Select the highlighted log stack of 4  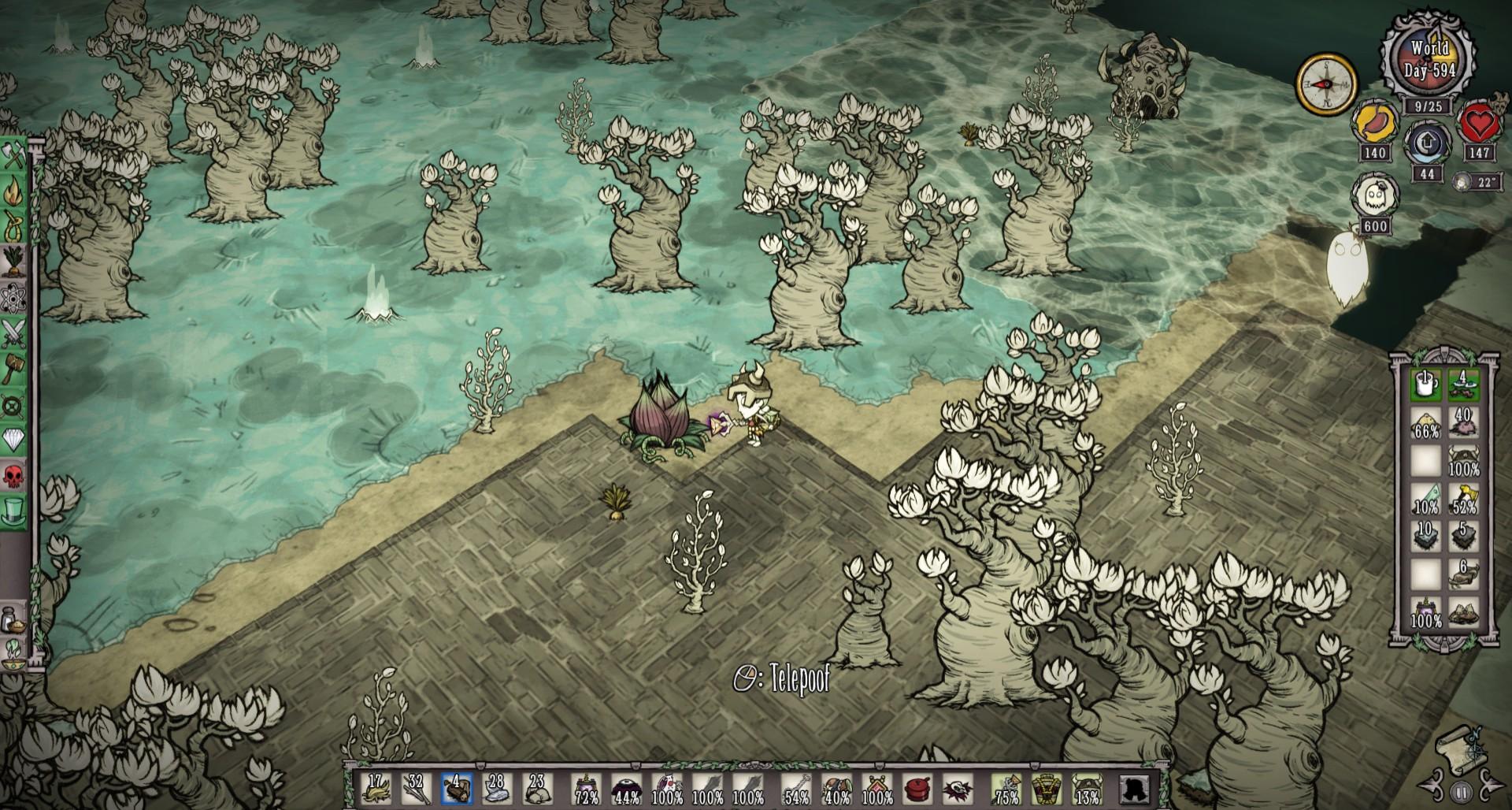(456, 789)
